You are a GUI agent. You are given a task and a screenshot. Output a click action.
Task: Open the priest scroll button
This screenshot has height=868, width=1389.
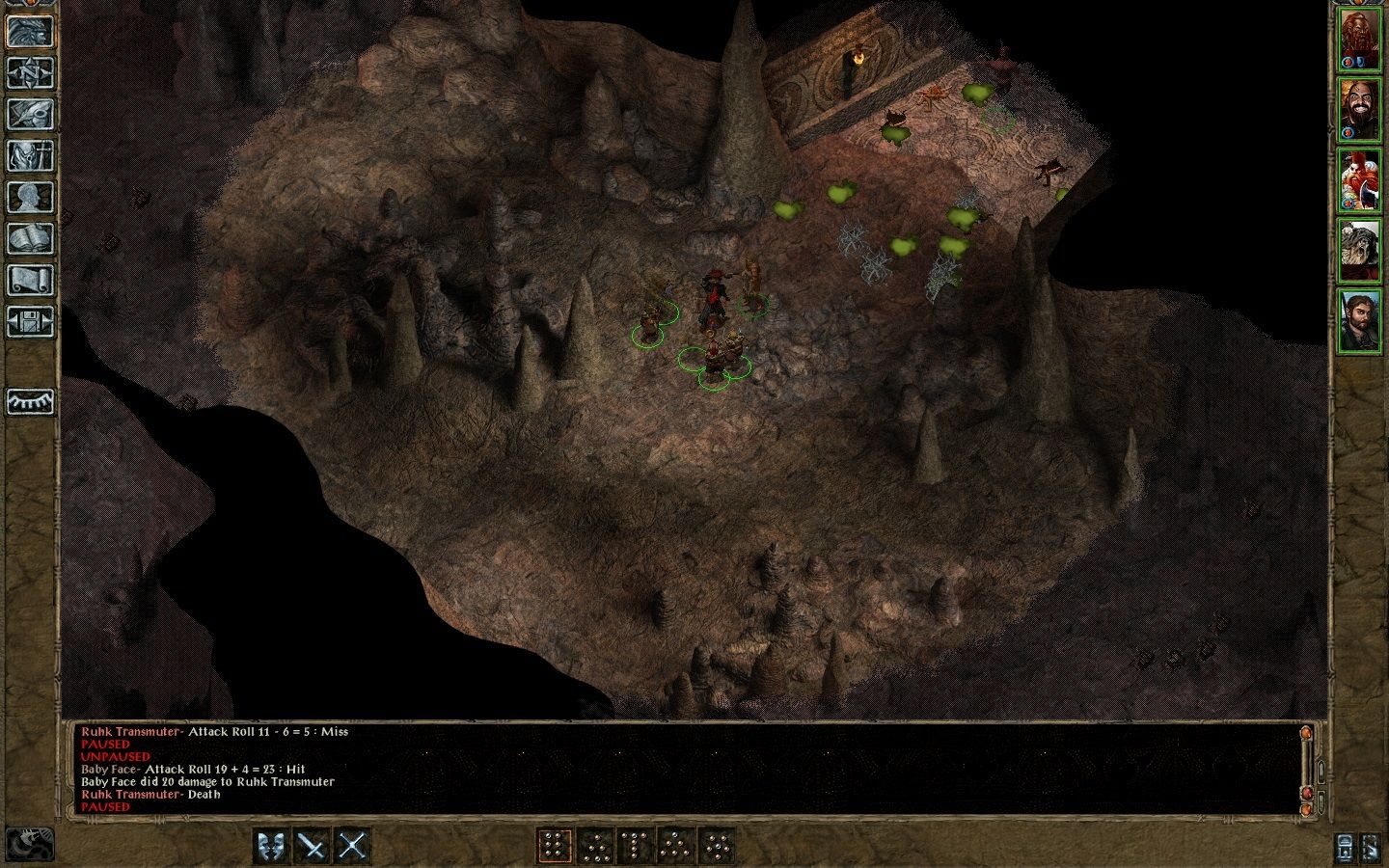(x=31, y=280)
